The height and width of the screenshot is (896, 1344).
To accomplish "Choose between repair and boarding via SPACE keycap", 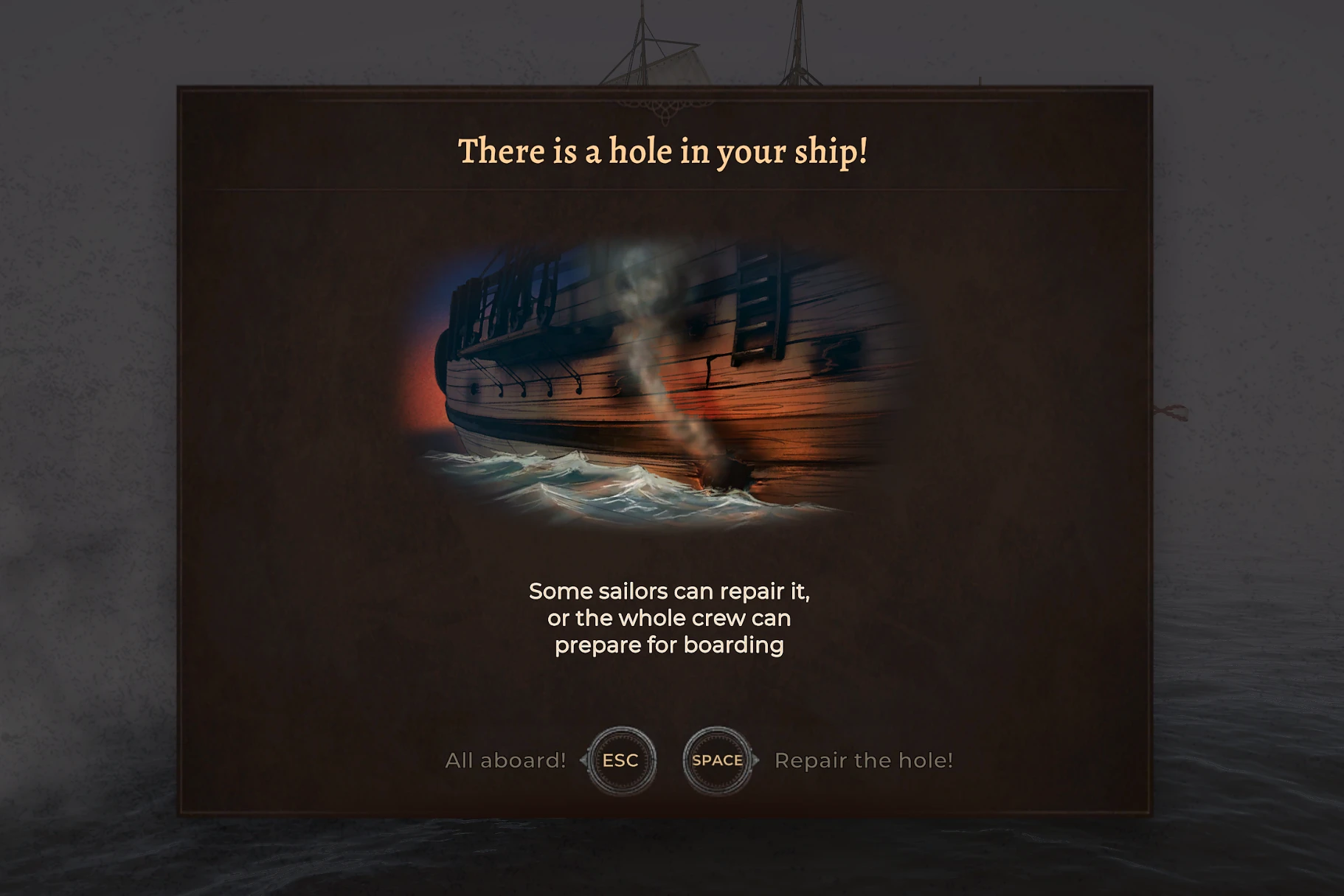I will pos(716,760).
